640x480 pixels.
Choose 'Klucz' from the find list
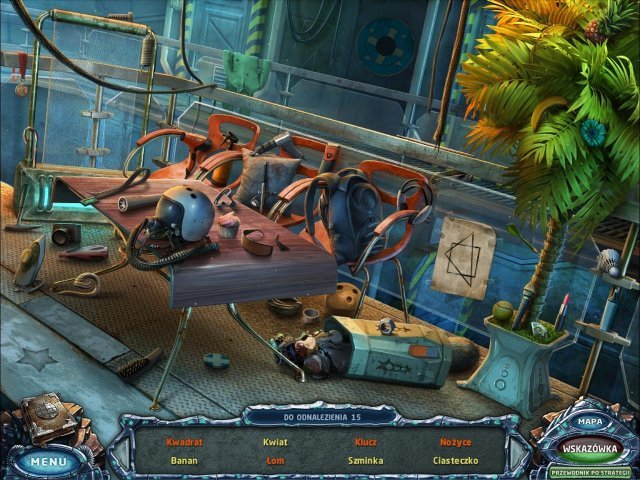[365, 441]
